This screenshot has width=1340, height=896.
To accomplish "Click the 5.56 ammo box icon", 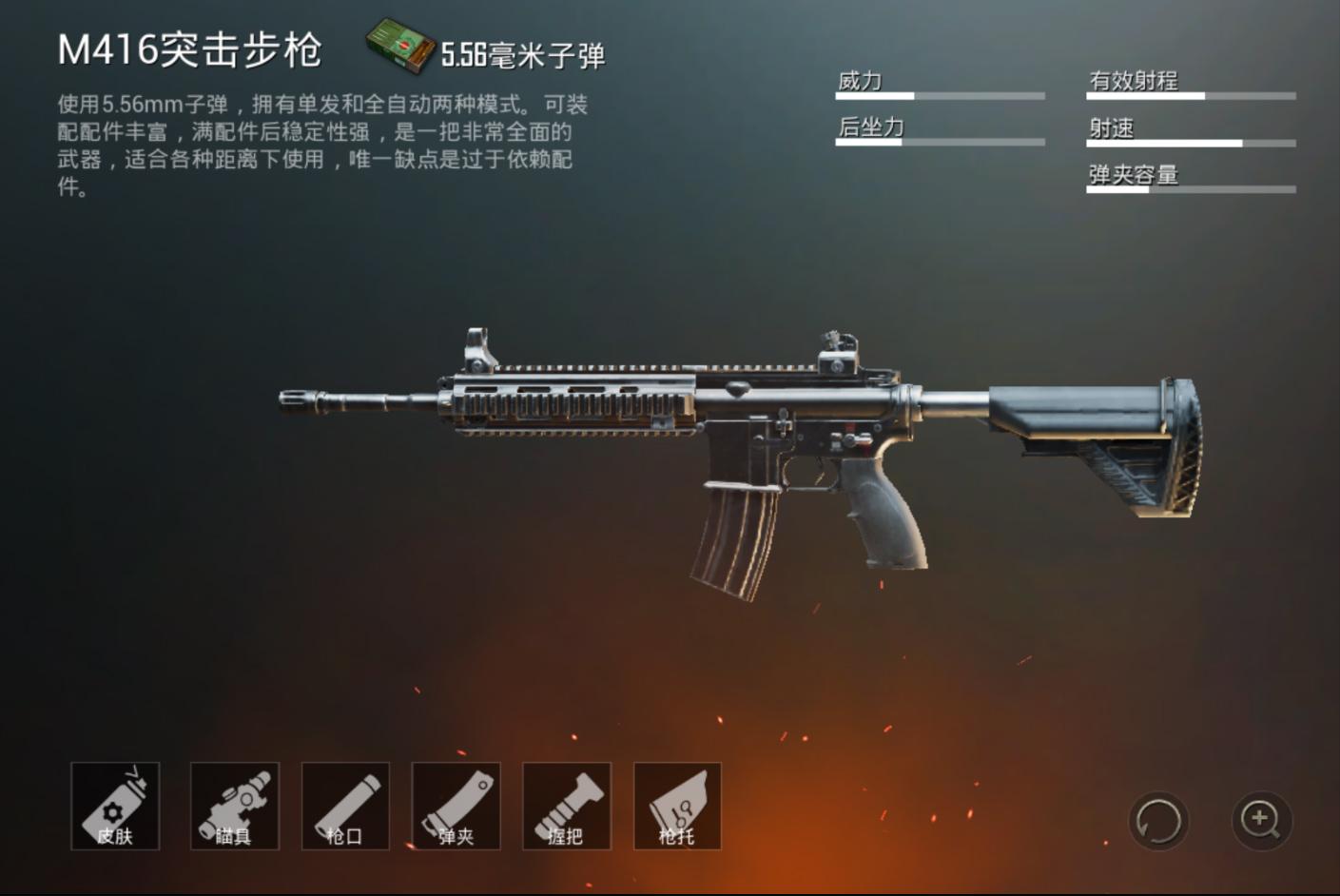I will tap(399, 46).
